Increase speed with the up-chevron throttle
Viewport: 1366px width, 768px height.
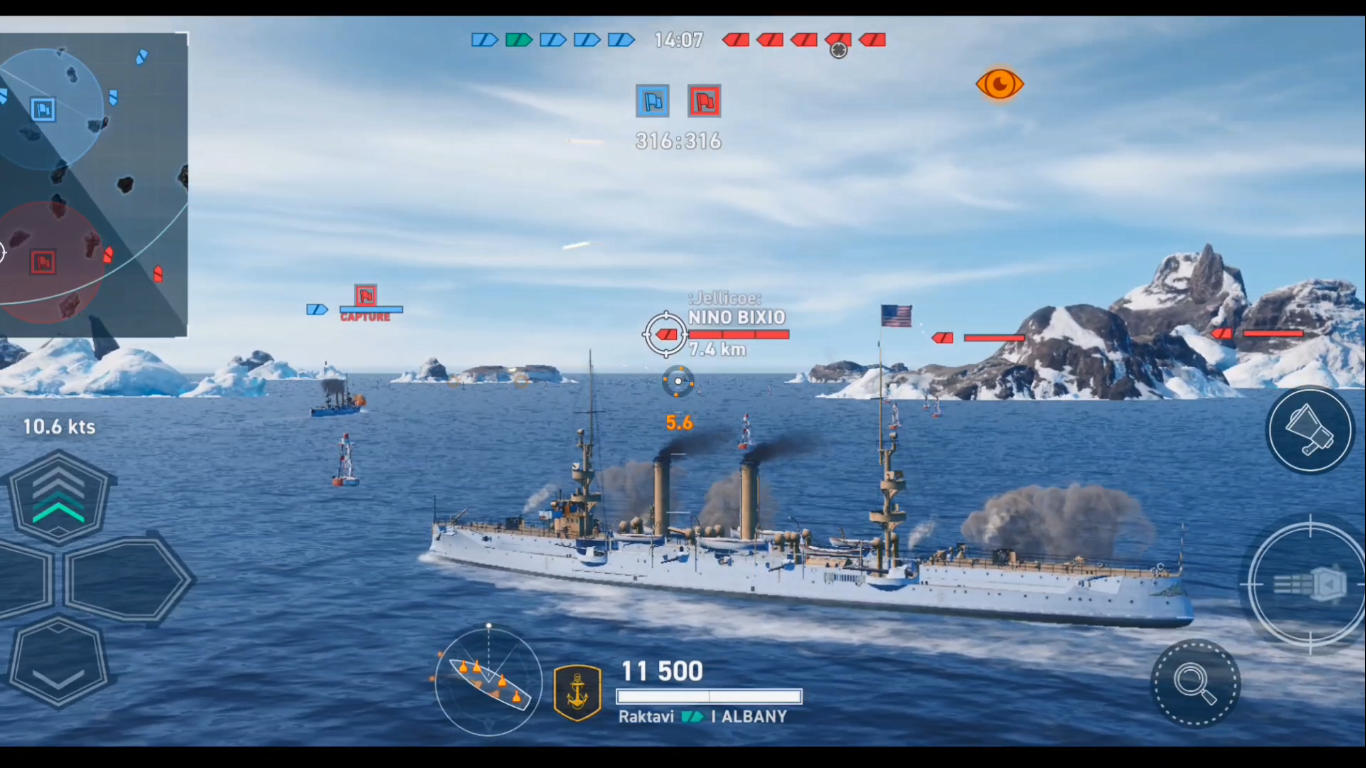[x=59, y=498]
